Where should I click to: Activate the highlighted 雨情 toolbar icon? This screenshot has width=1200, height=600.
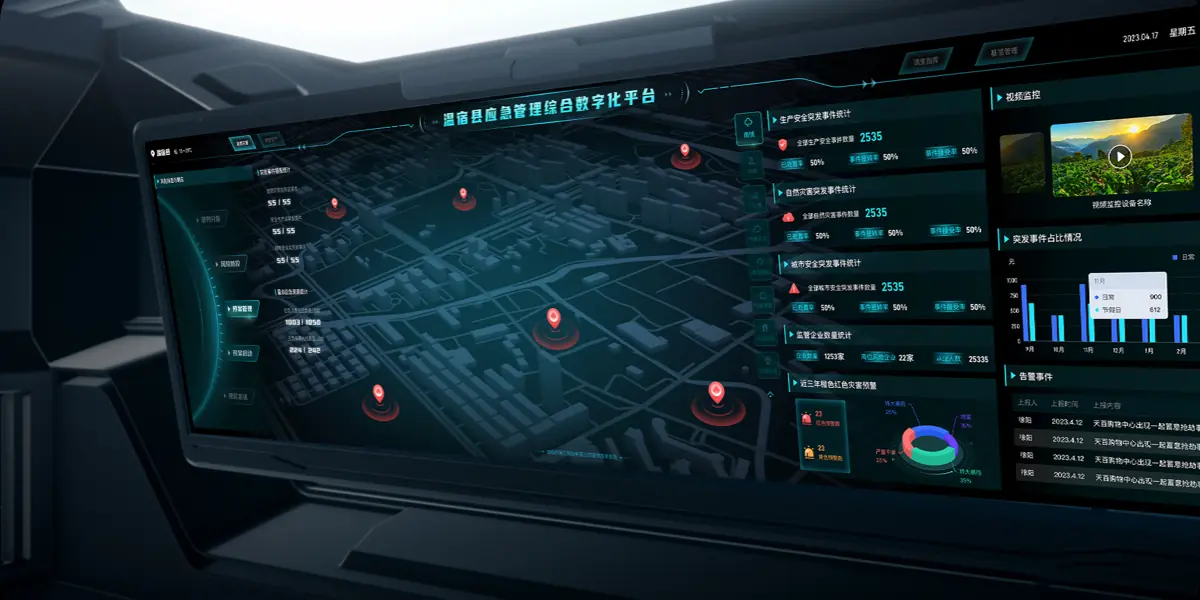pyautogui.click(x=747, y=128)
